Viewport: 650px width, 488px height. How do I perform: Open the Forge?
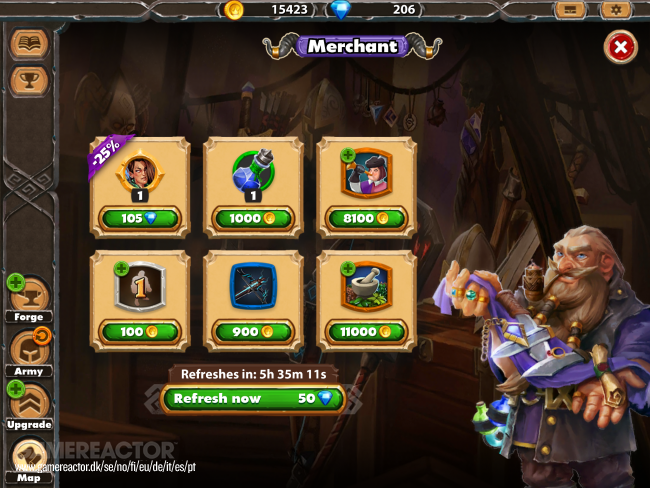point(28,298)
